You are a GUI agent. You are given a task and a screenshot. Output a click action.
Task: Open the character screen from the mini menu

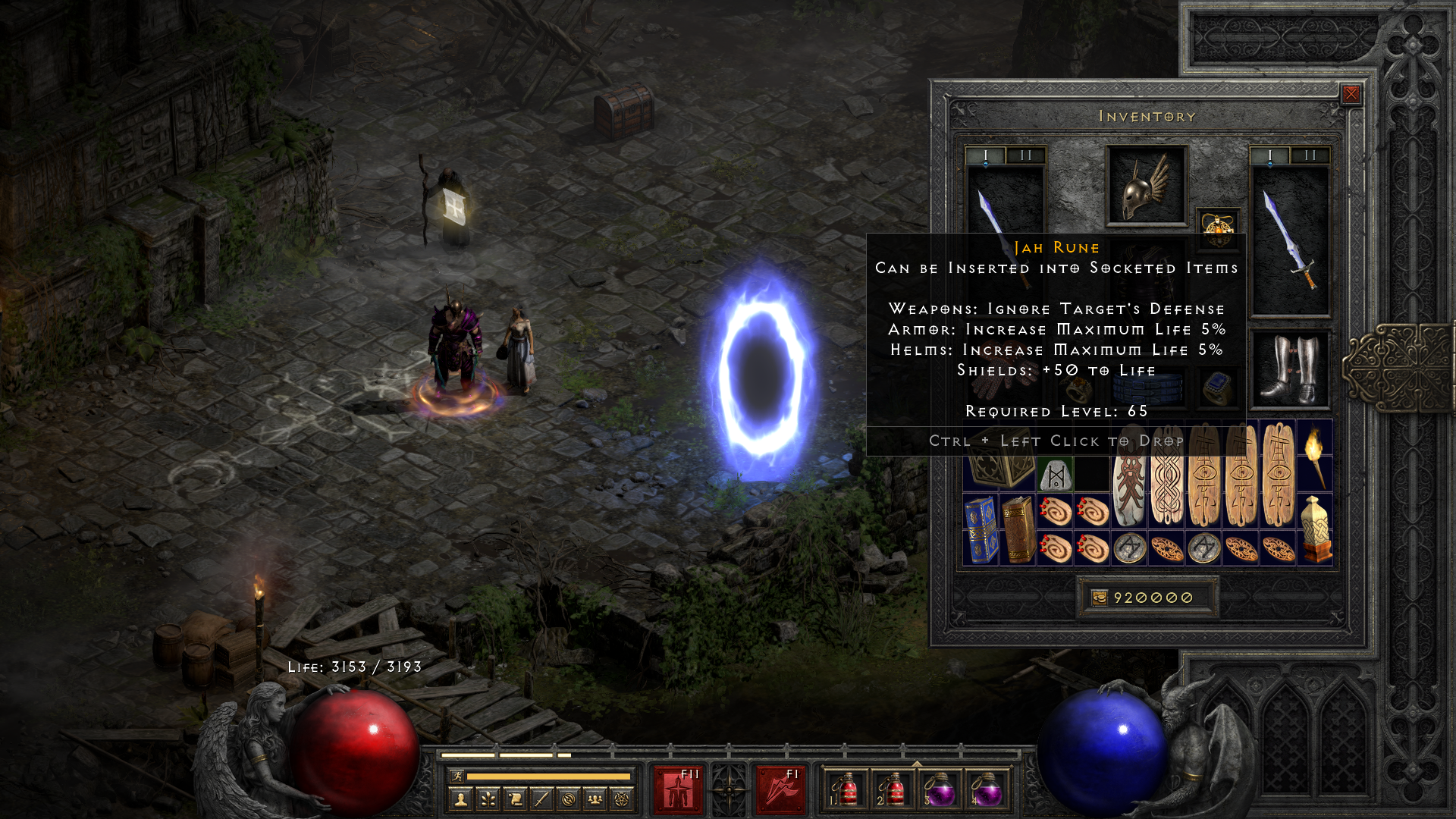[x=460, y=799]
